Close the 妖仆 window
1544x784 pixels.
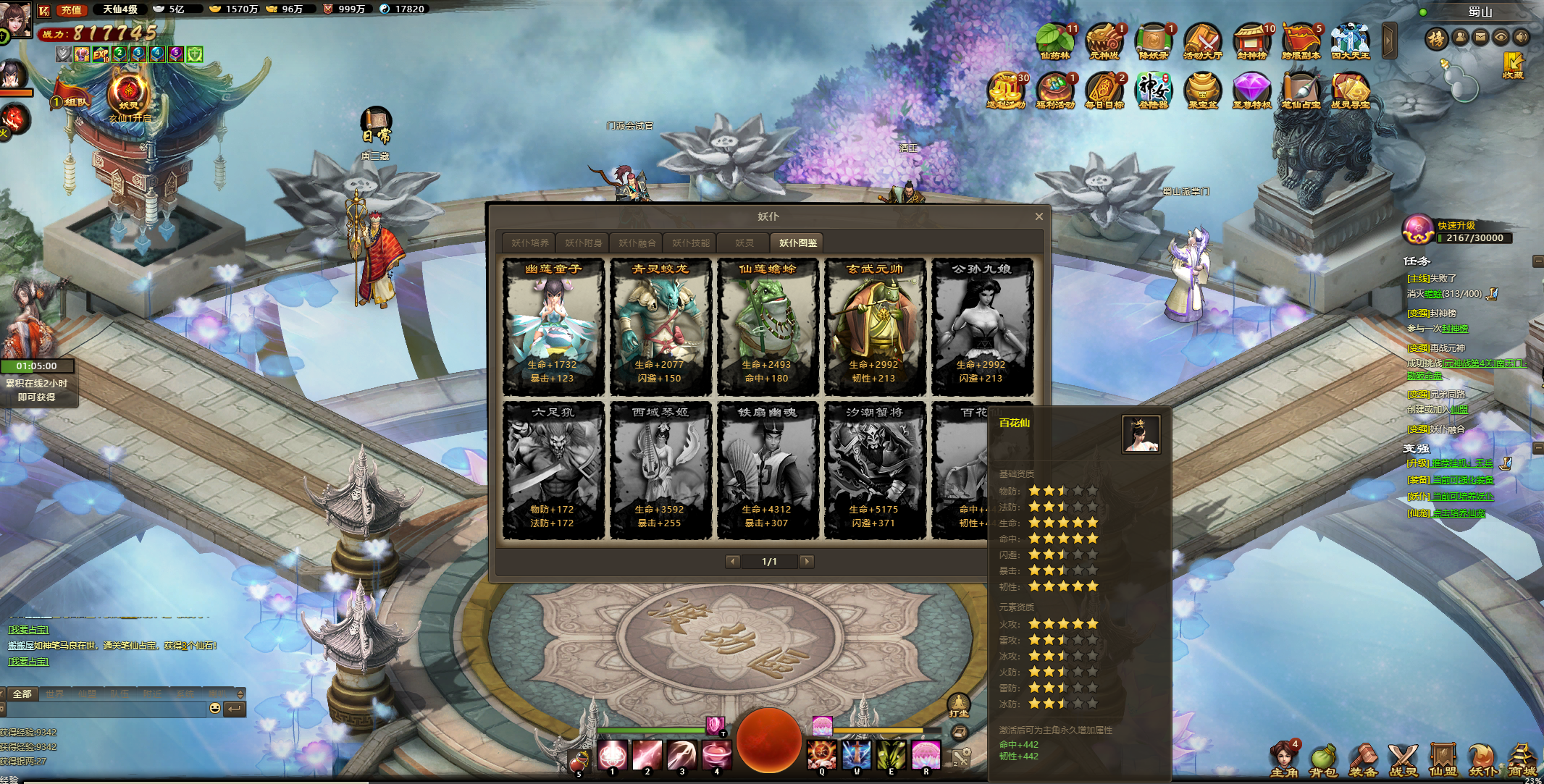point(1039,216)
